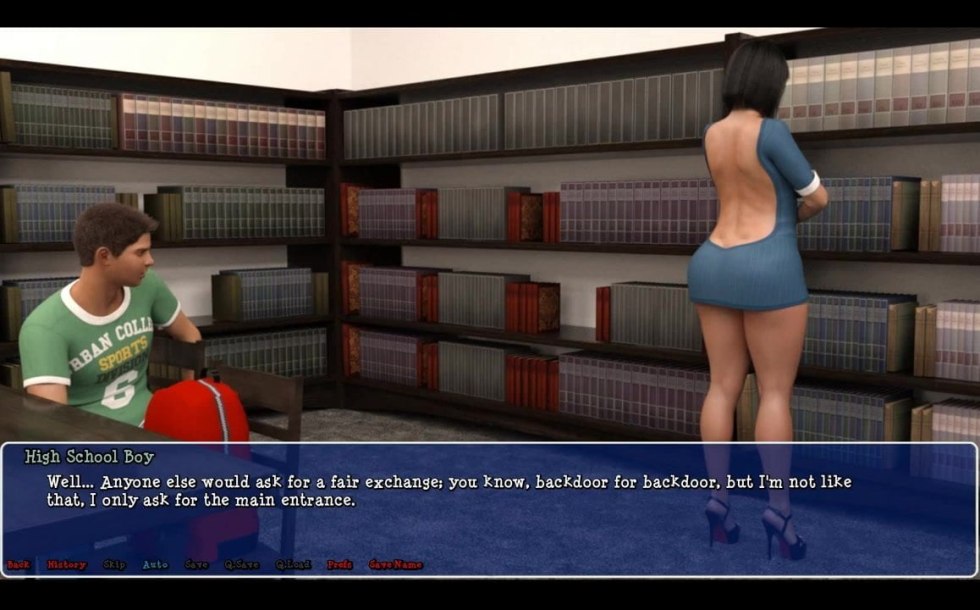
Task: Toggle Auto advance mode
Action: coord(155,565)
